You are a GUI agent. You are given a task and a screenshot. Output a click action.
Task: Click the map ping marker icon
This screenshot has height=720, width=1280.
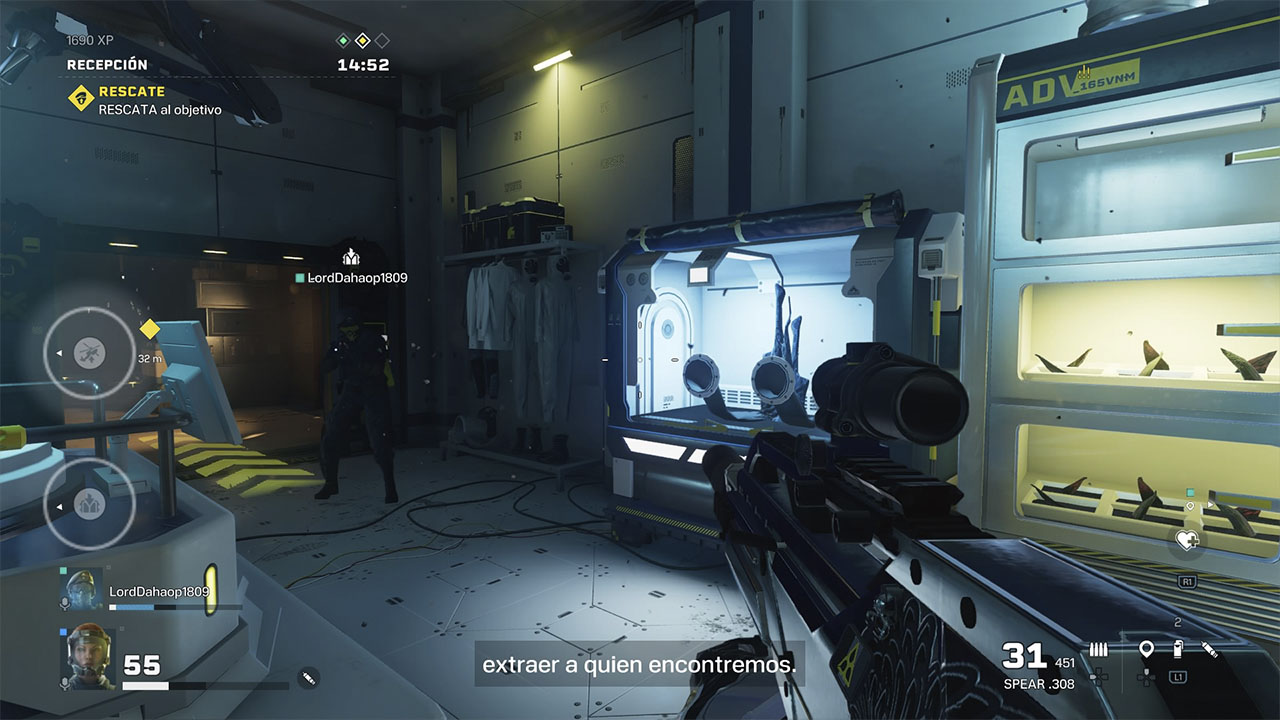coord(1147,648)
